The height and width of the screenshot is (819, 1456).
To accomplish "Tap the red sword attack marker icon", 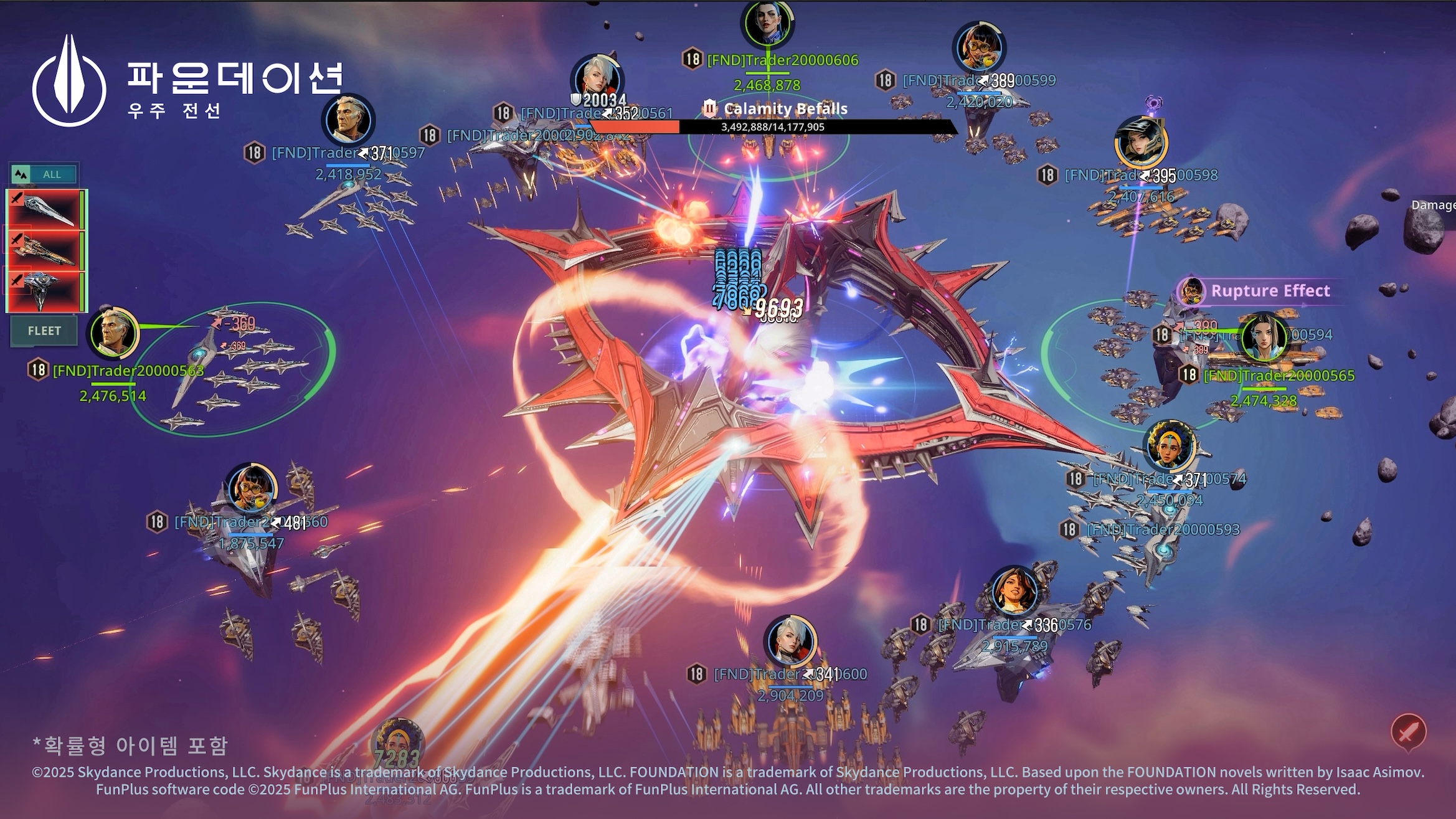I will pyautogui.click(x=1407, y=732).
